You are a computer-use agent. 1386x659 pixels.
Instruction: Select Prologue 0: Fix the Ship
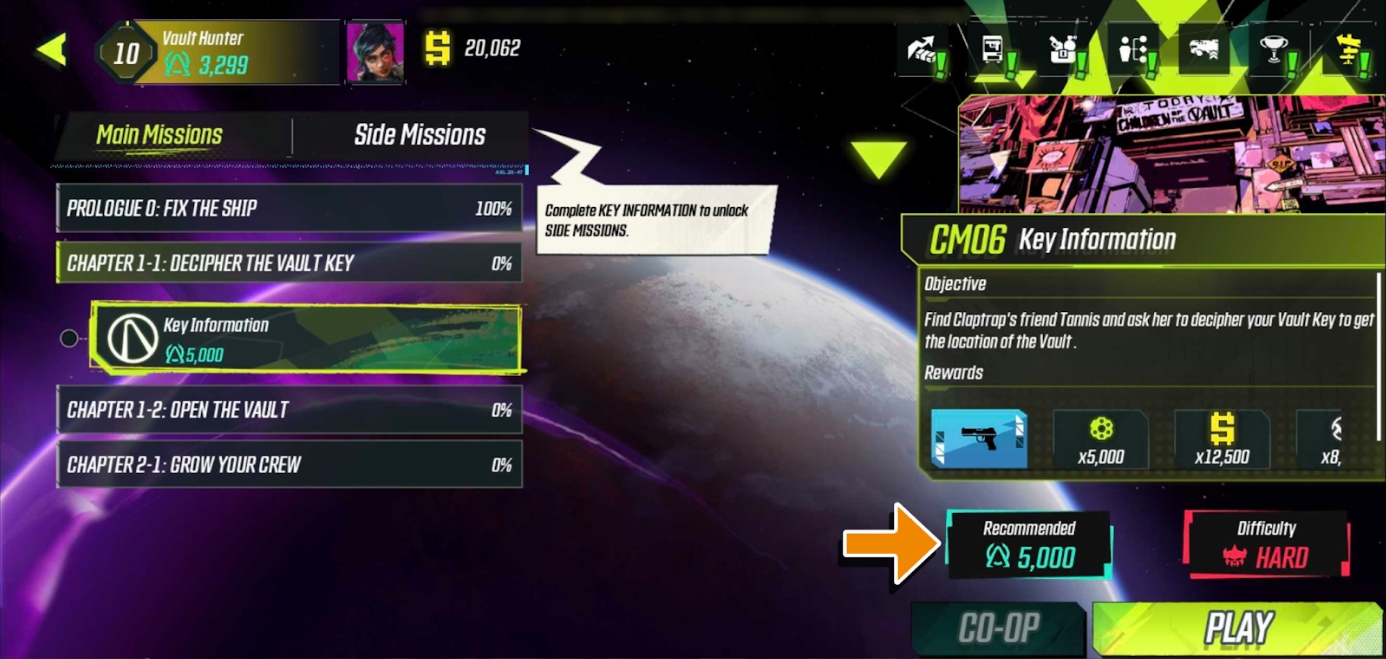point(289,209)
